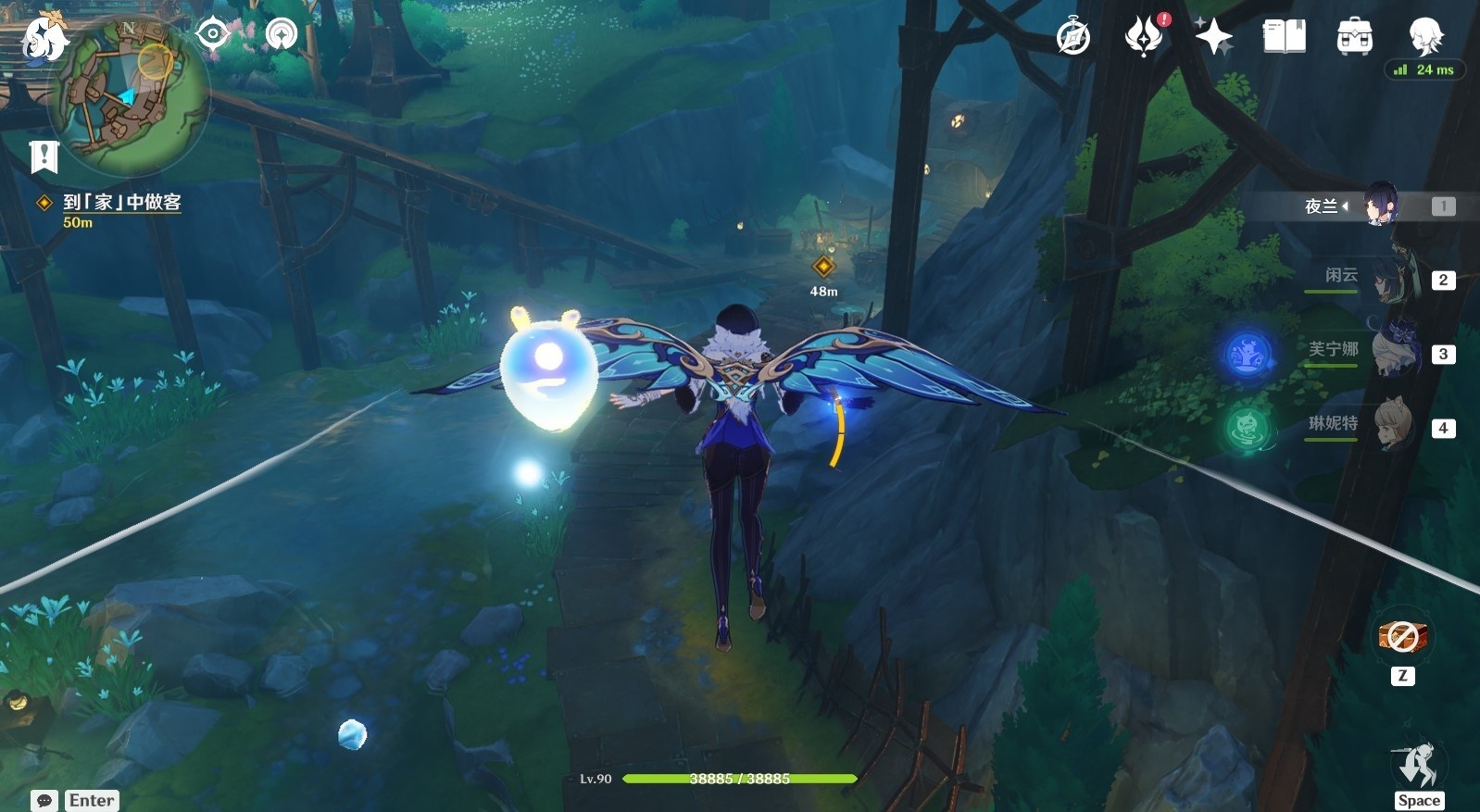Tap the plunge attack icon
The height and width of the screenshot is (812, 1480).
point(1418,767)
